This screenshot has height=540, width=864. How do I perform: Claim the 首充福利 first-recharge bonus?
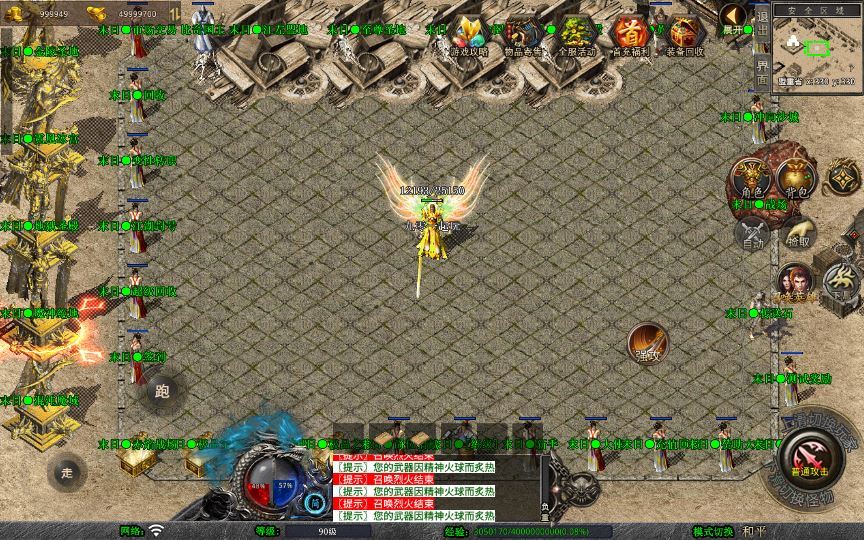(x=630, y=35)
